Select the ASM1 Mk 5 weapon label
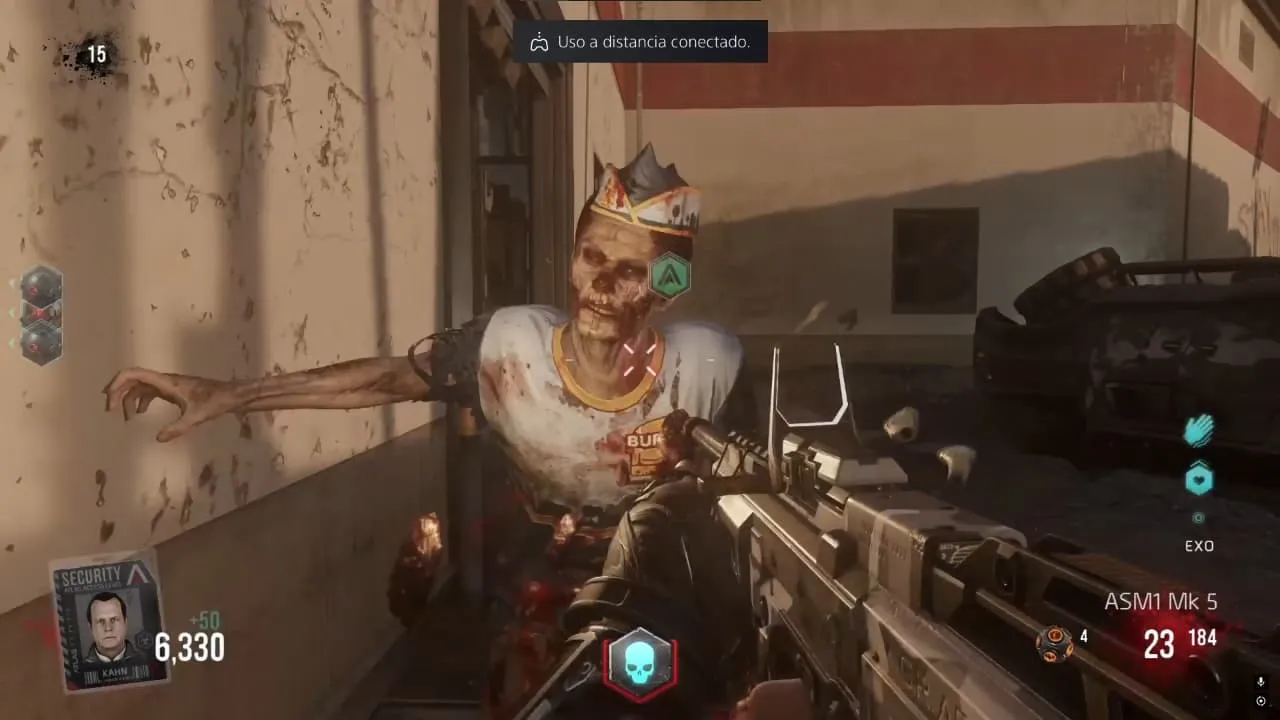Screen dimensions: 1280x720 (1160, 602)
